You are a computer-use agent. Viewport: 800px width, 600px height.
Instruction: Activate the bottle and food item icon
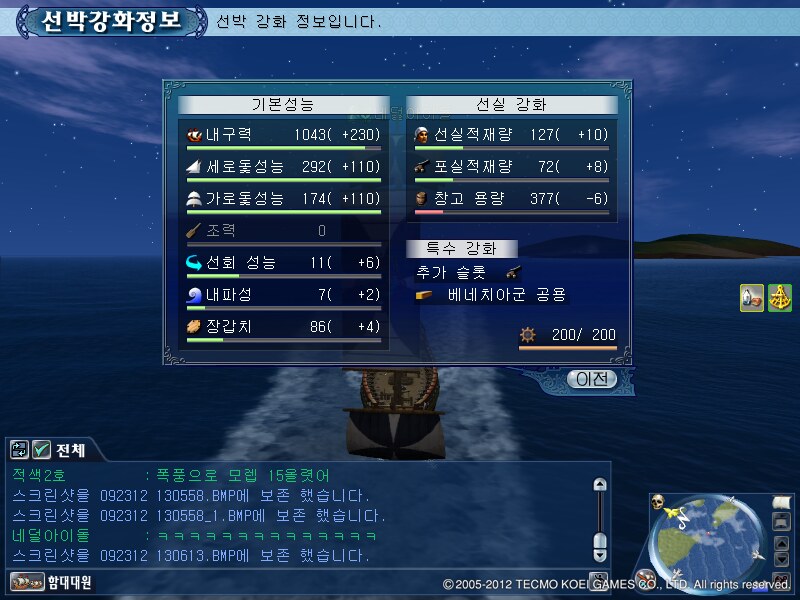pyautogui.click(x=752, y=298)
